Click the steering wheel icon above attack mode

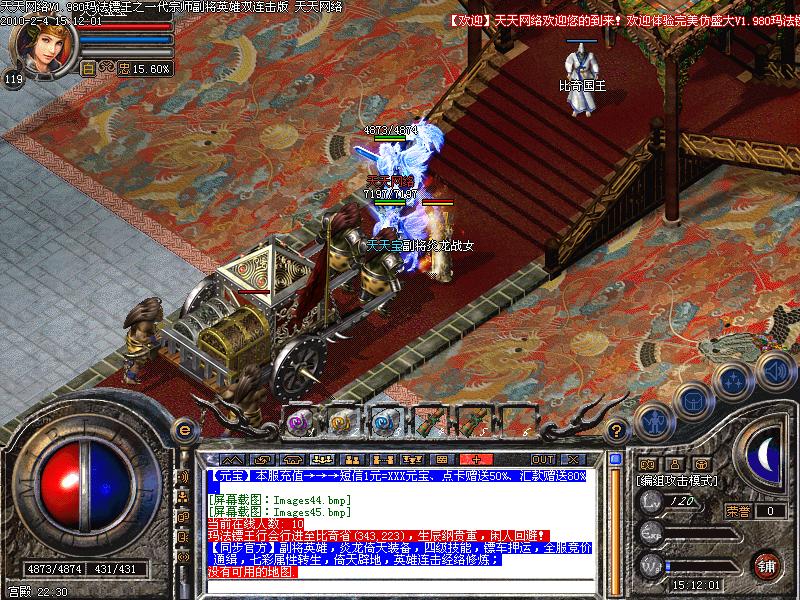pos(700,464)
